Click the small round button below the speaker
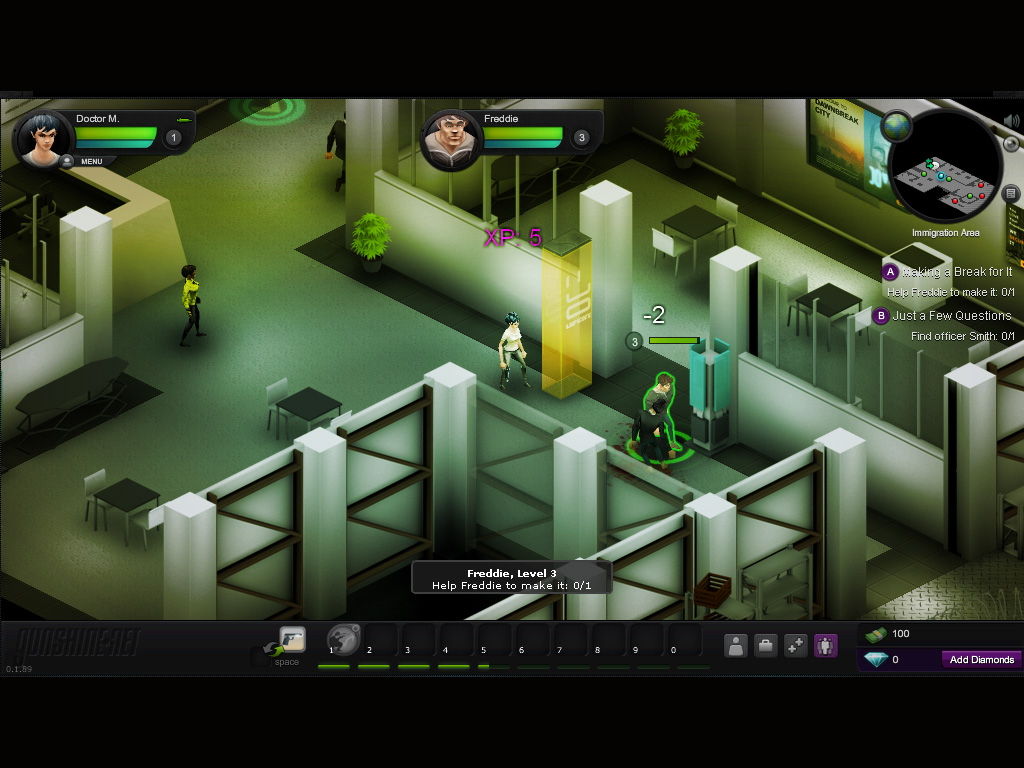This screenshot has width=1024, height=768. click(1011, 144)
